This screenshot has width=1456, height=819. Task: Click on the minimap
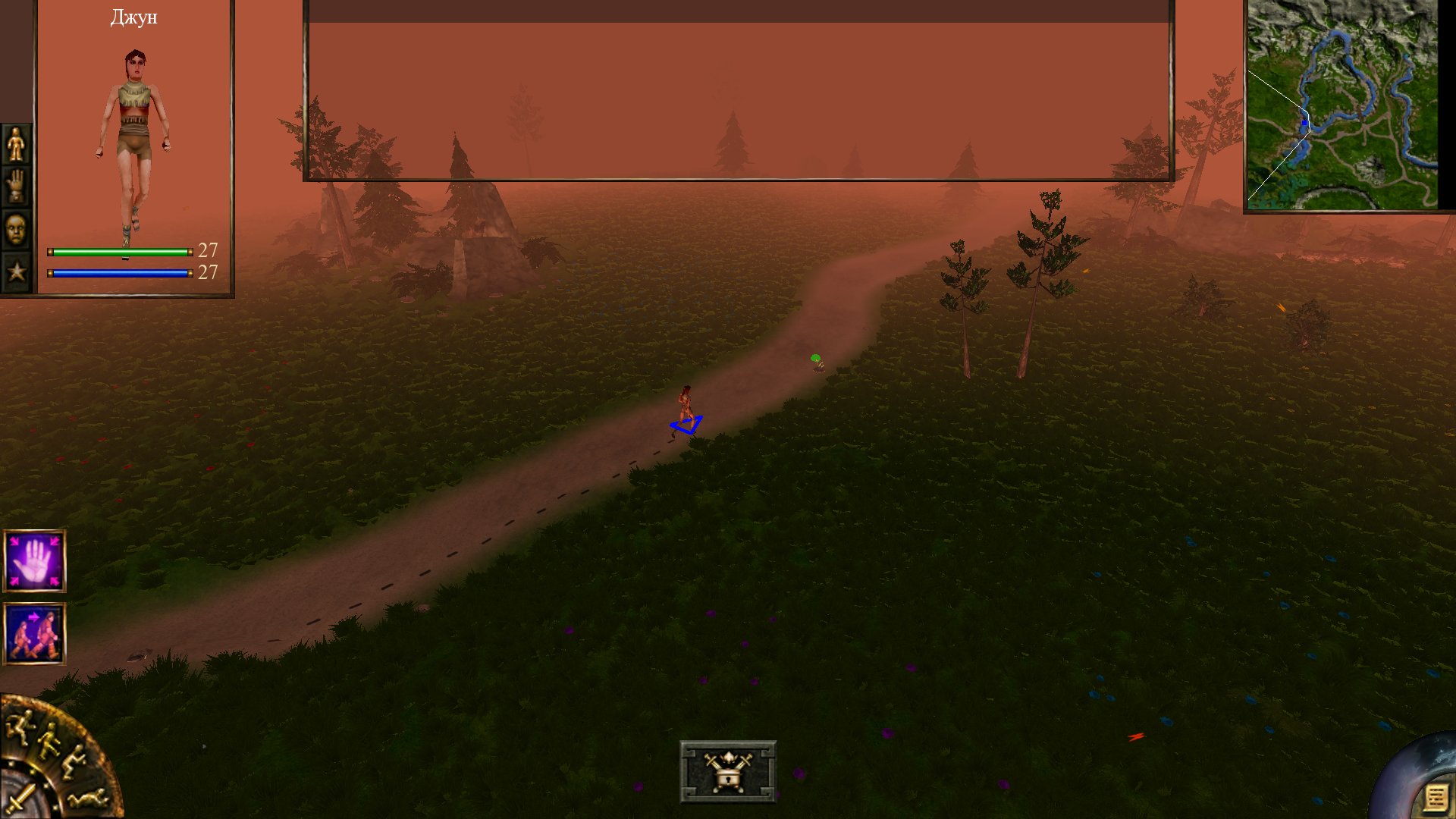click(1342, 105)
